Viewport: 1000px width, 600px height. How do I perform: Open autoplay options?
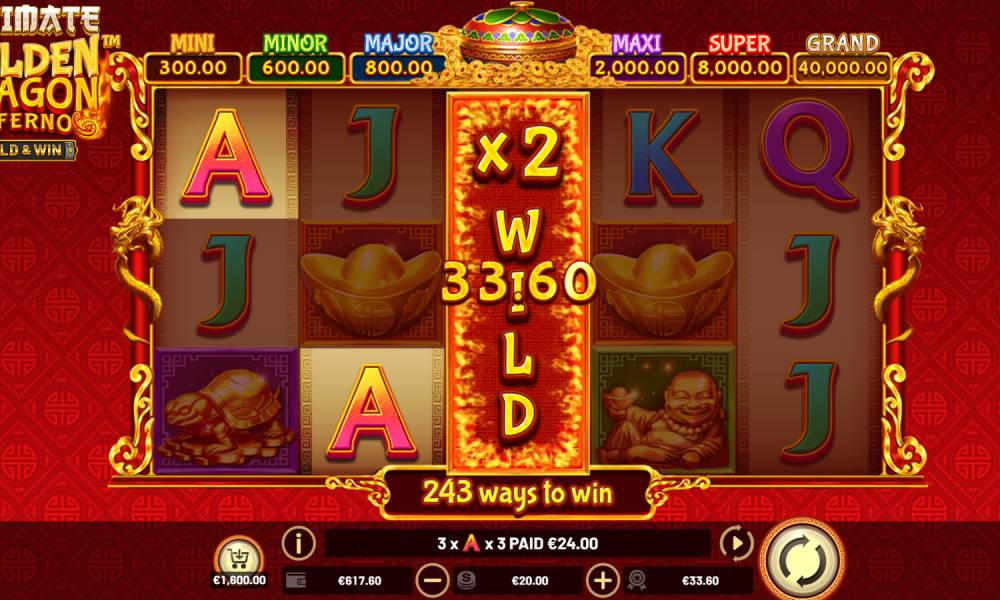coord(736,544)
